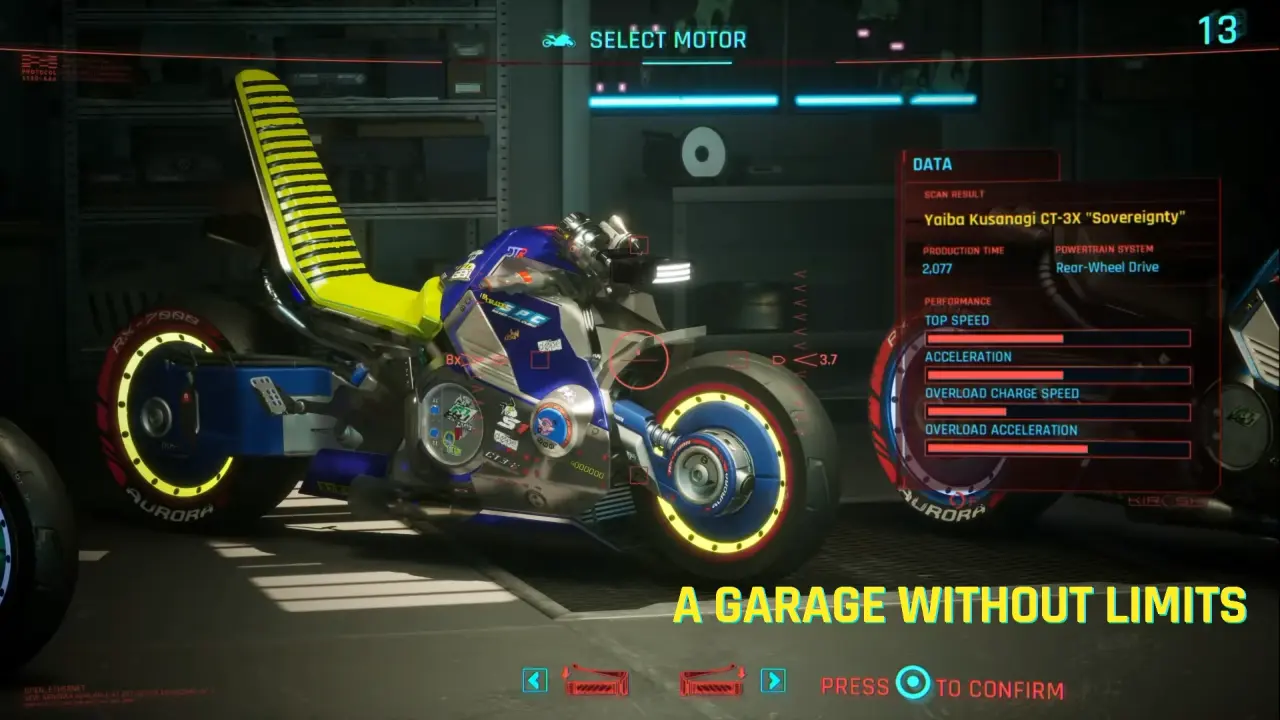Open the Select Motor tab at the top

click(x=668, y=39)
